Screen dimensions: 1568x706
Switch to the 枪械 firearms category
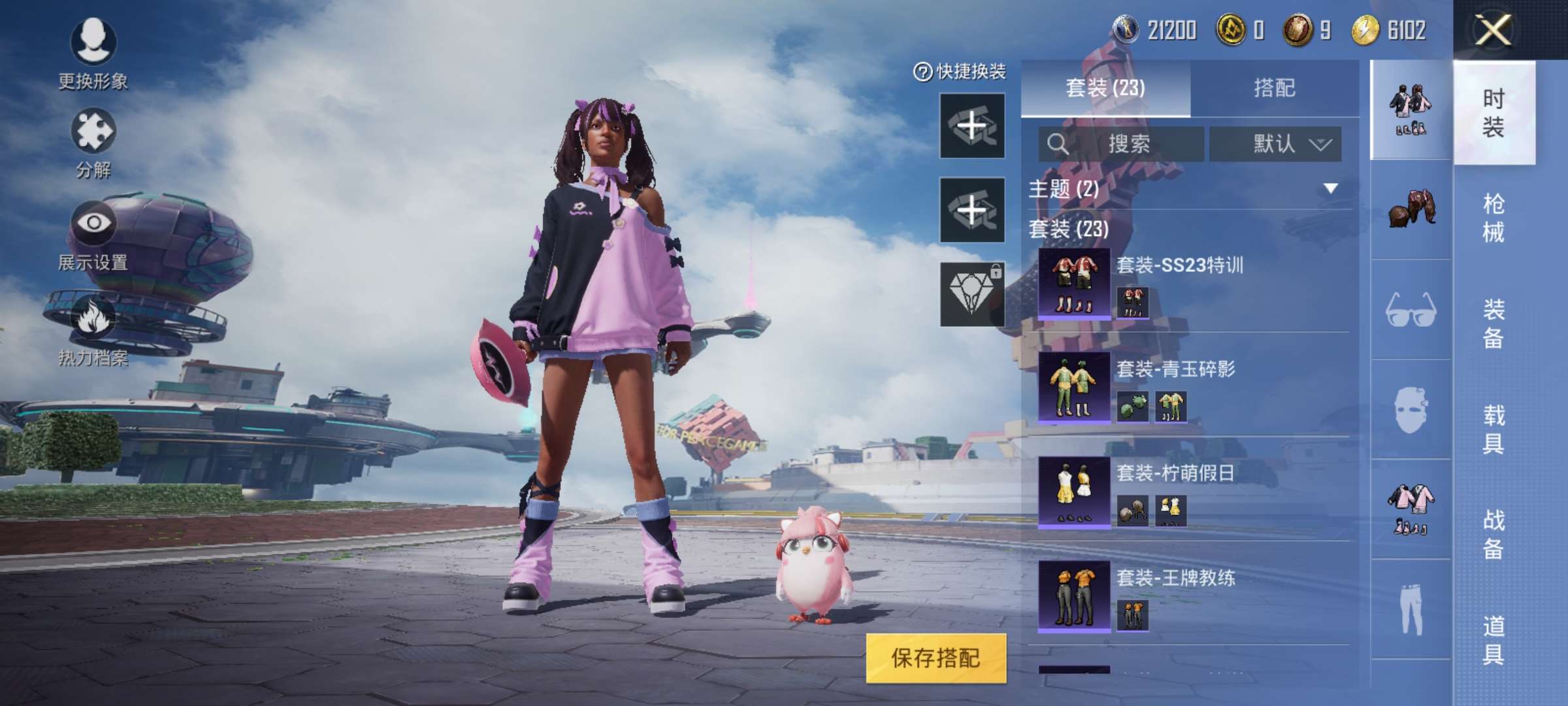(1493, 218)
